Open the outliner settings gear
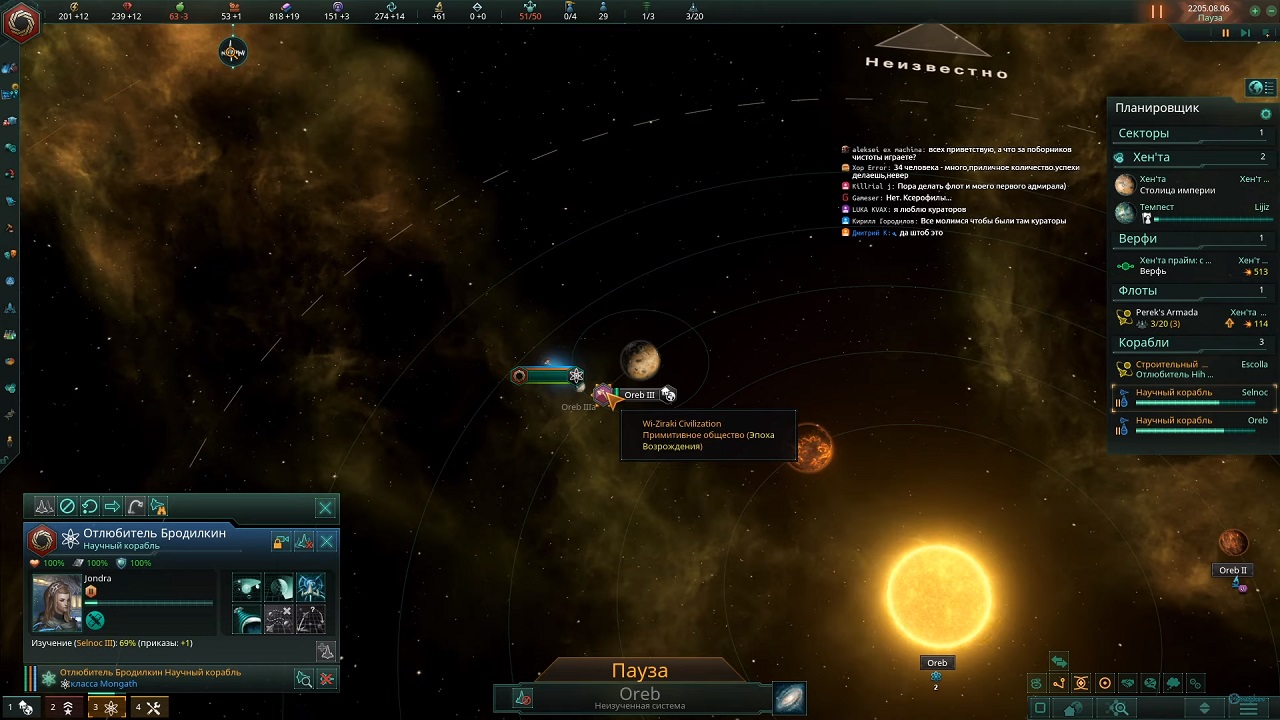Viewport: 1280px width, 720px height. click(x=1265, y=114)
